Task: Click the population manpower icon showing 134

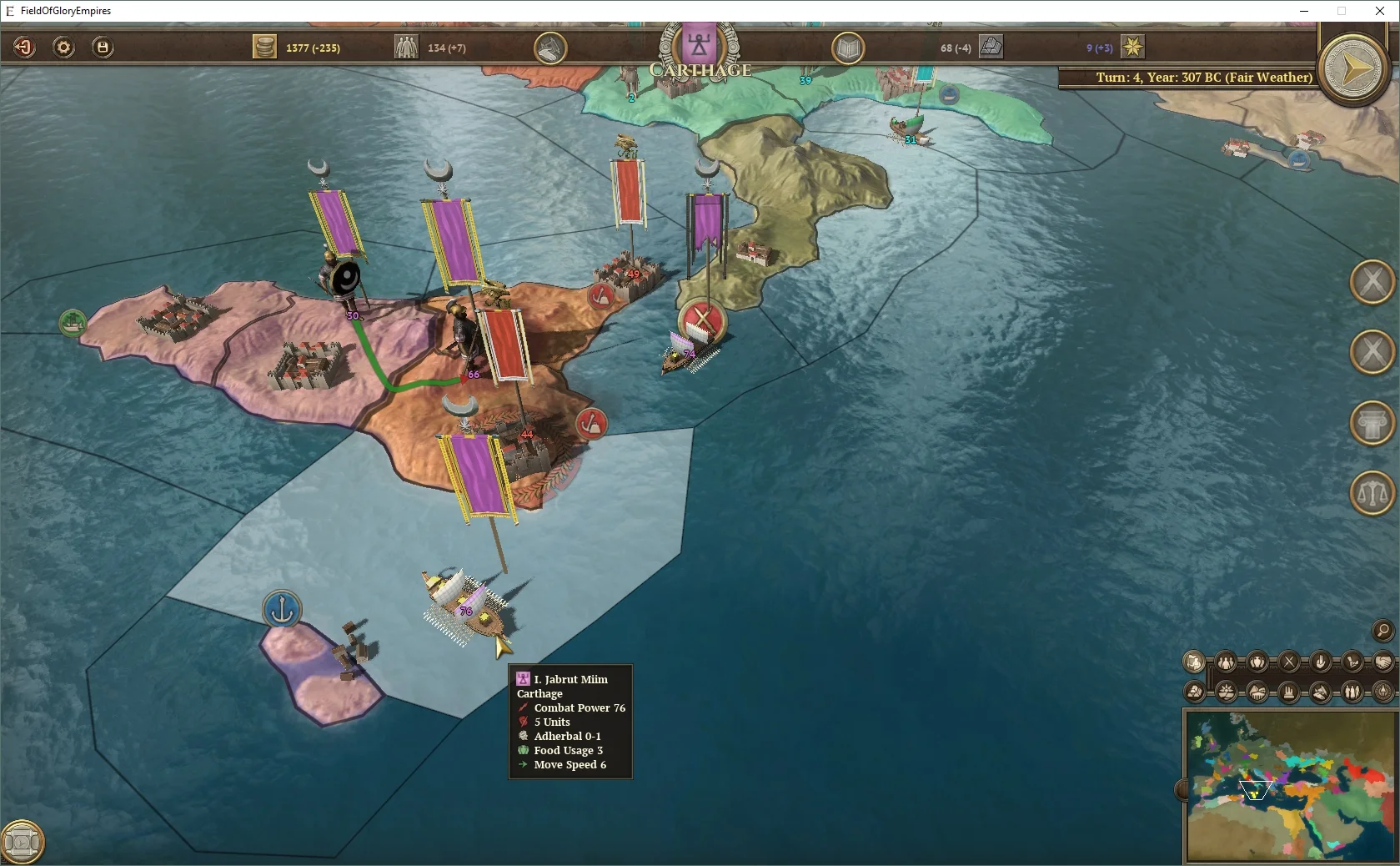Action: click(406, 48)
